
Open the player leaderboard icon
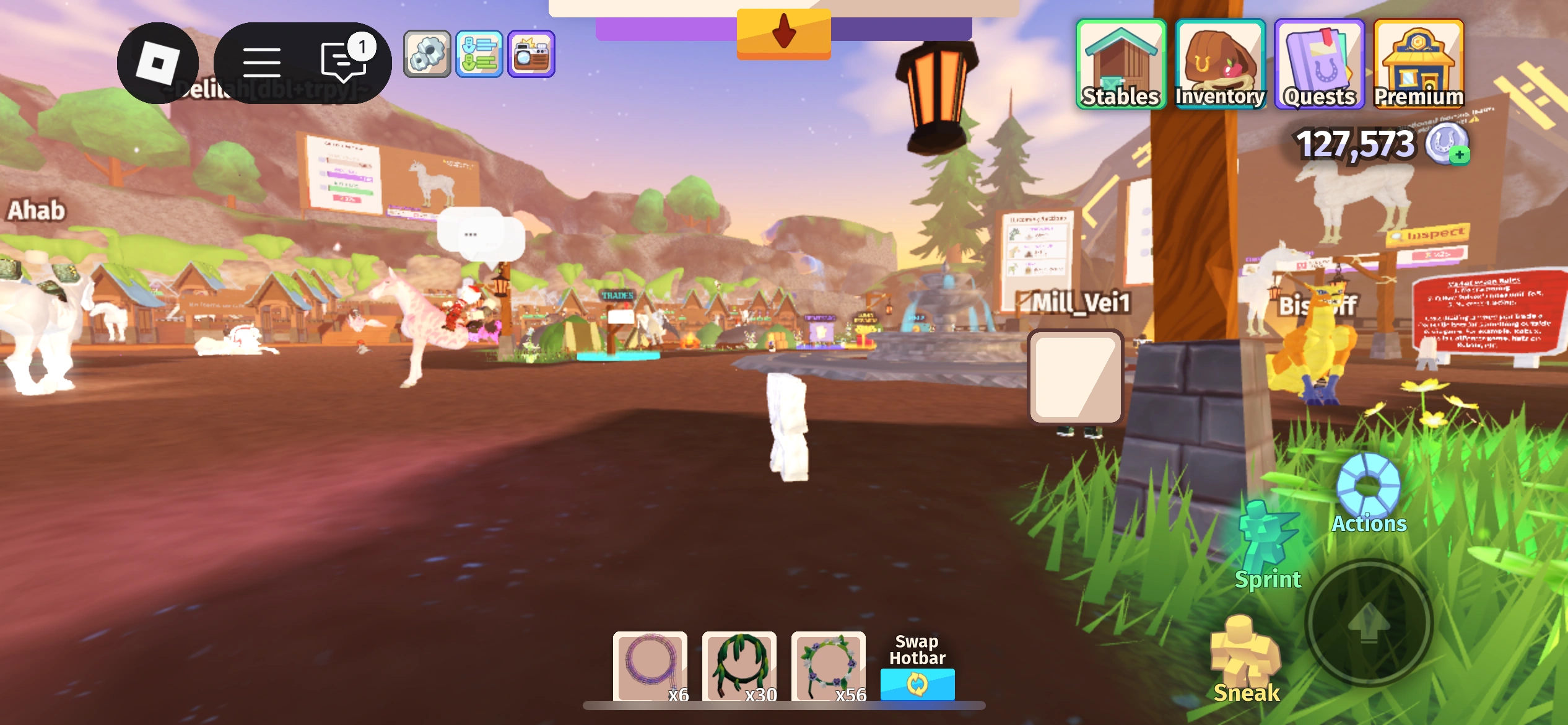(x=481, y=53)
